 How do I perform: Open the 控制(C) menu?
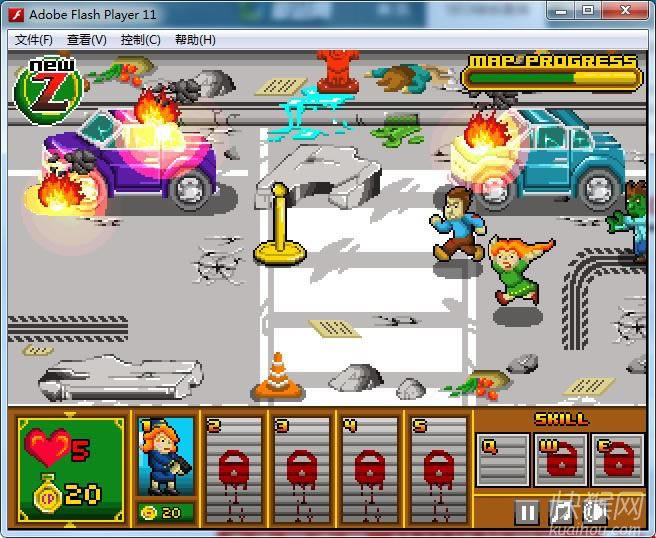coord(140,40)
